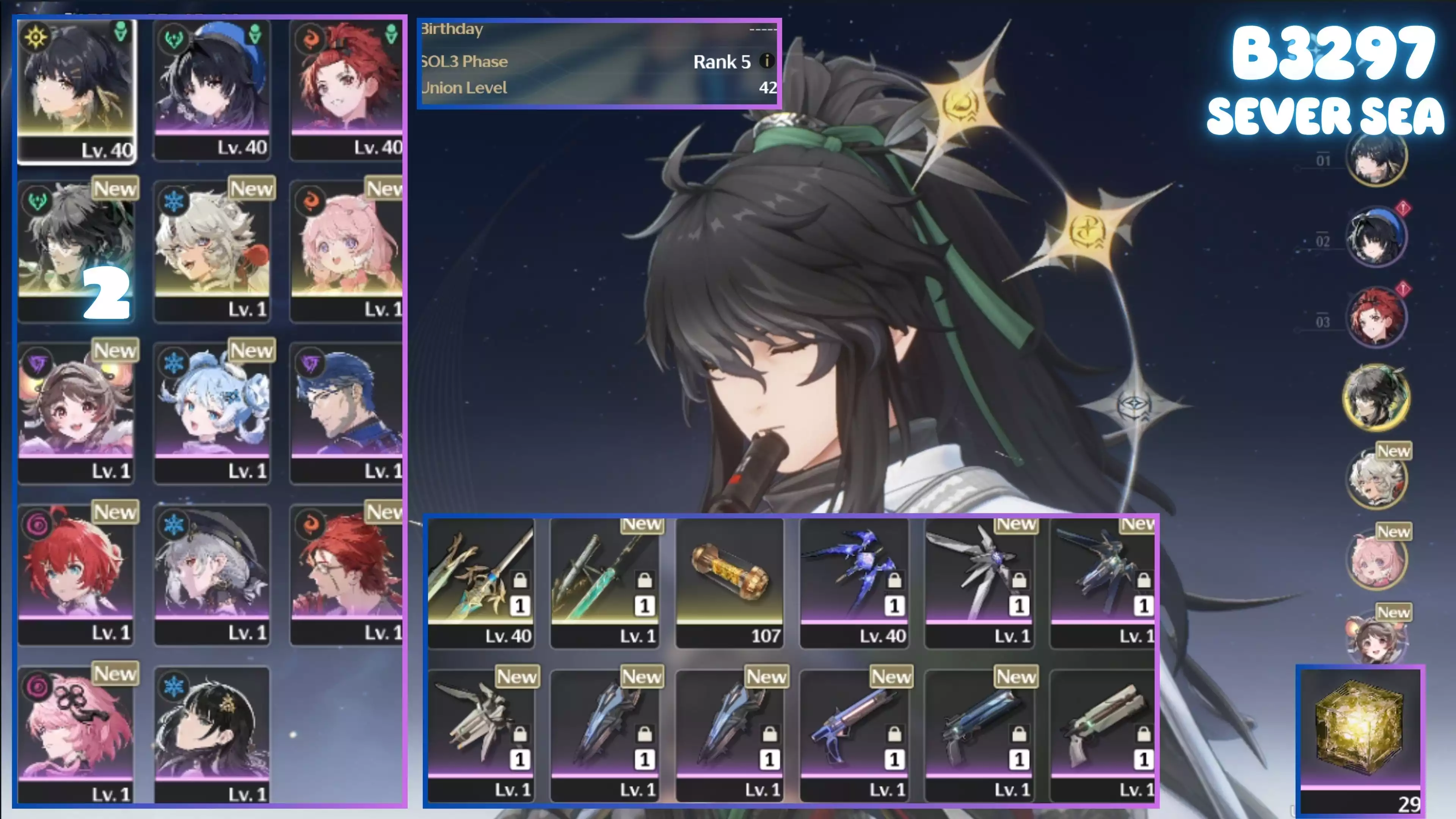Open the golden tube item with count 107
The image size is (1456, 819).
coord(730,582)
